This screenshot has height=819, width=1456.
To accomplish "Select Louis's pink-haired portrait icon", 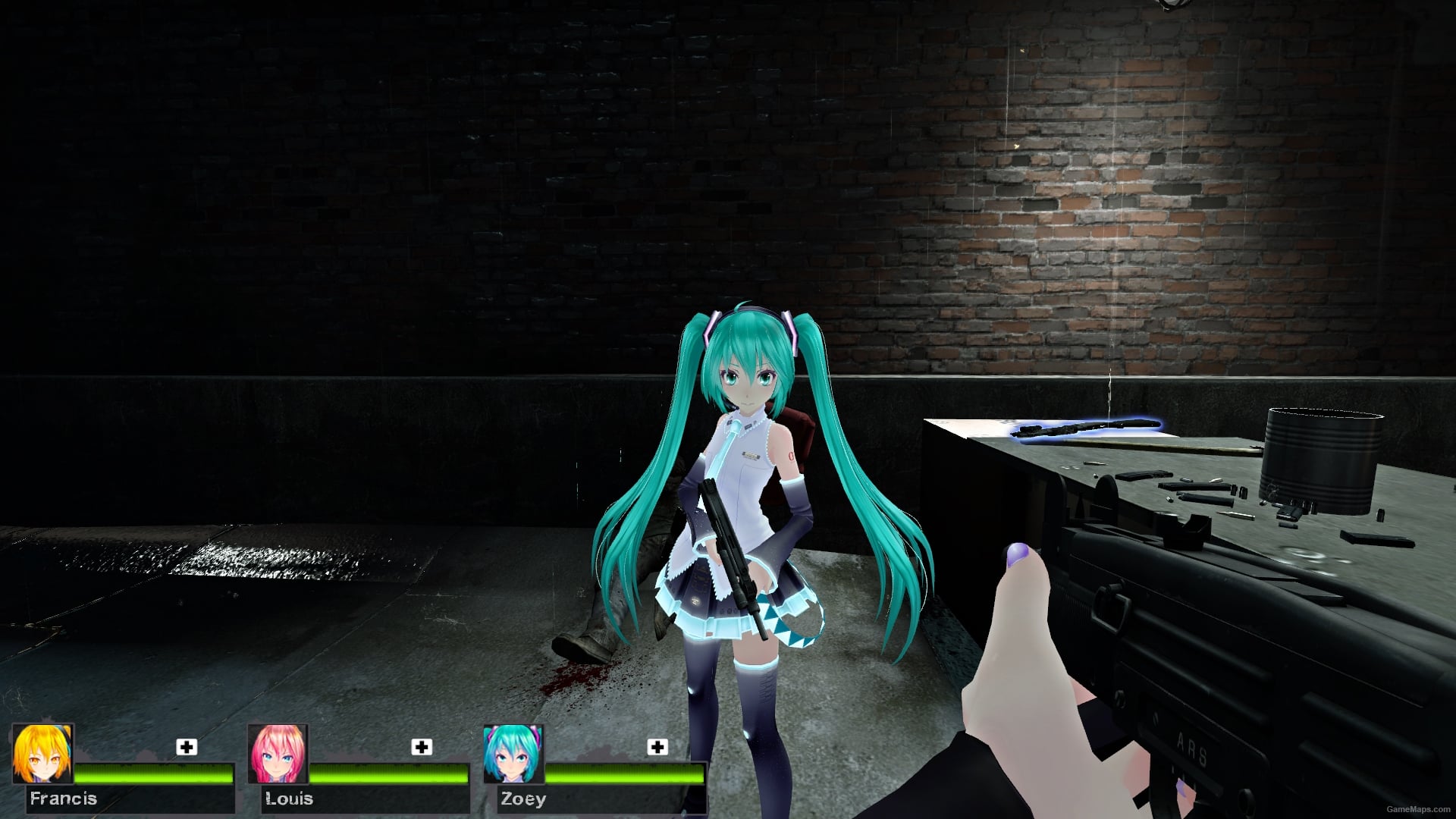I will 278,756.
